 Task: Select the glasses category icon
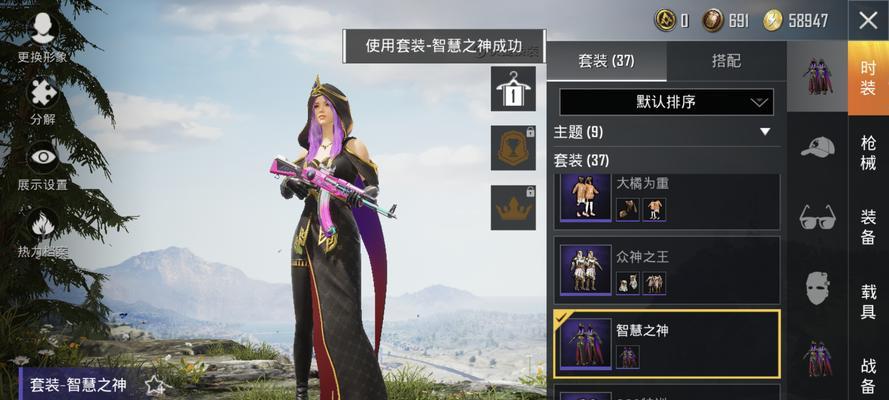817,217
